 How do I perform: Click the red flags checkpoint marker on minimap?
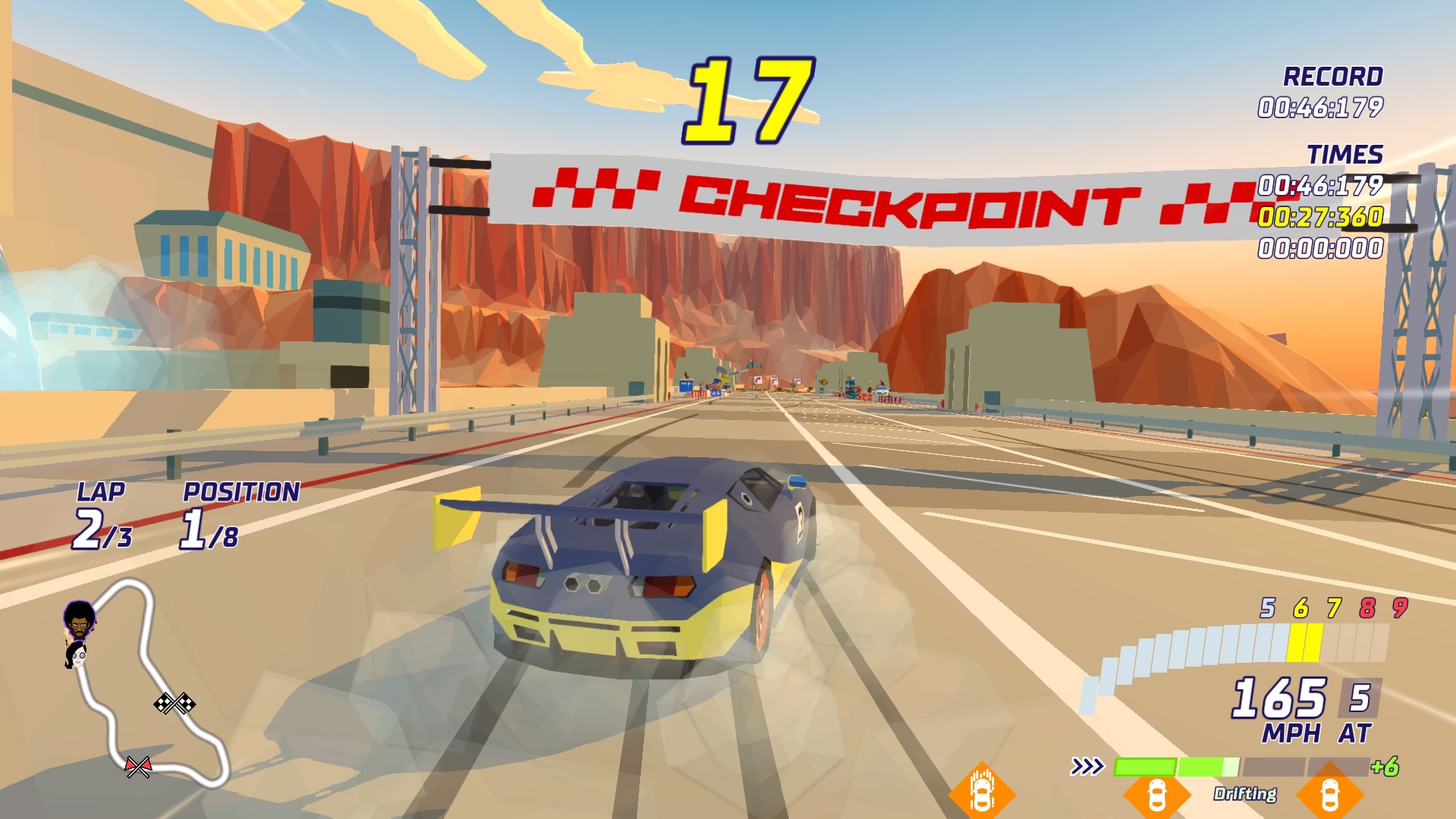coord(138,767)
